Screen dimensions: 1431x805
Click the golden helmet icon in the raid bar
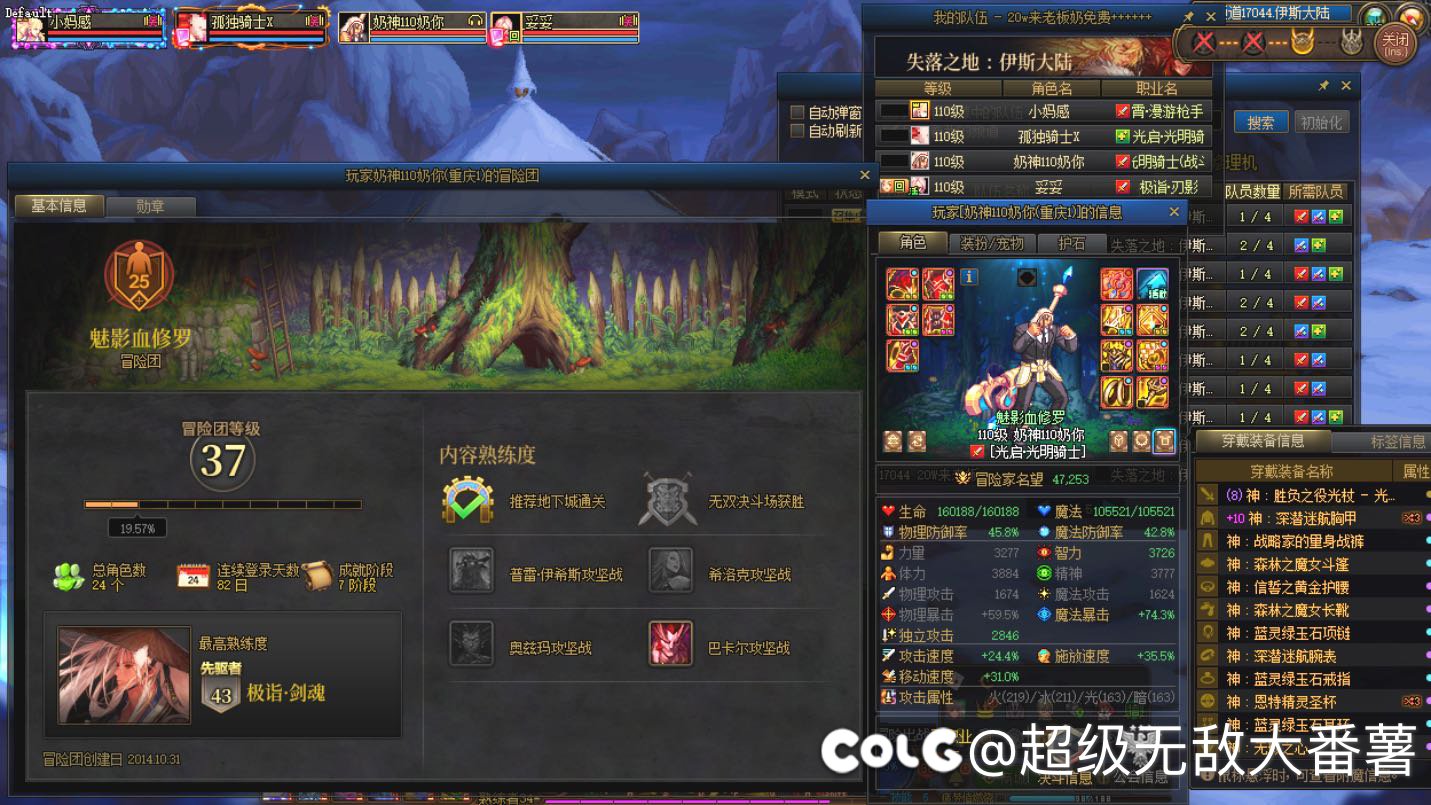point(1303,42)
